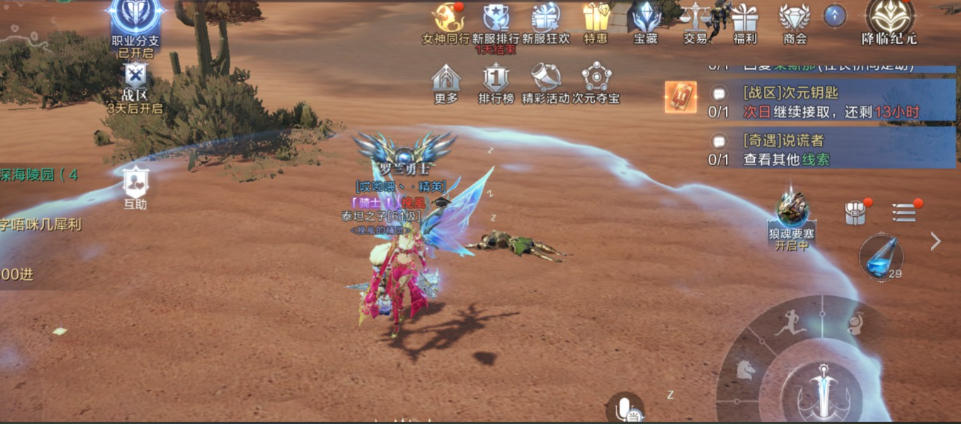Open the 新服狂欢 gift event
The width and height of the screenshot is (961, 424).
pyautogui.click(x=546, y=19)
